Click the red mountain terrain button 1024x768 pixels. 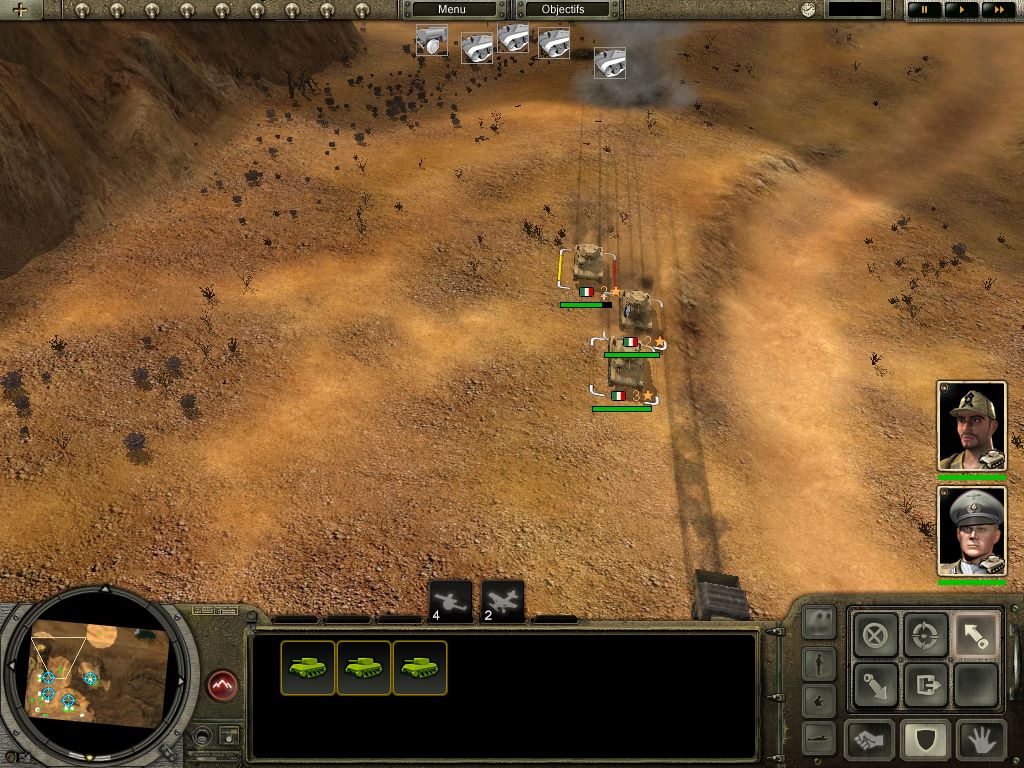tap(221, 685)
